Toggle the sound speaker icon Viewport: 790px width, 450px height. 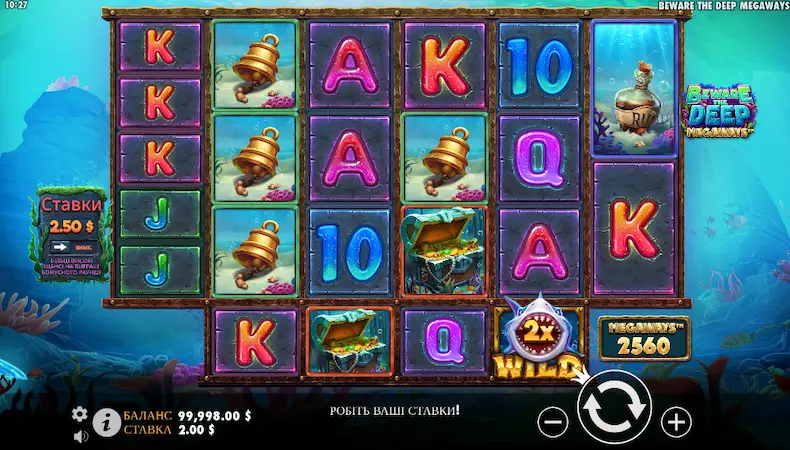tap(79, 435)
